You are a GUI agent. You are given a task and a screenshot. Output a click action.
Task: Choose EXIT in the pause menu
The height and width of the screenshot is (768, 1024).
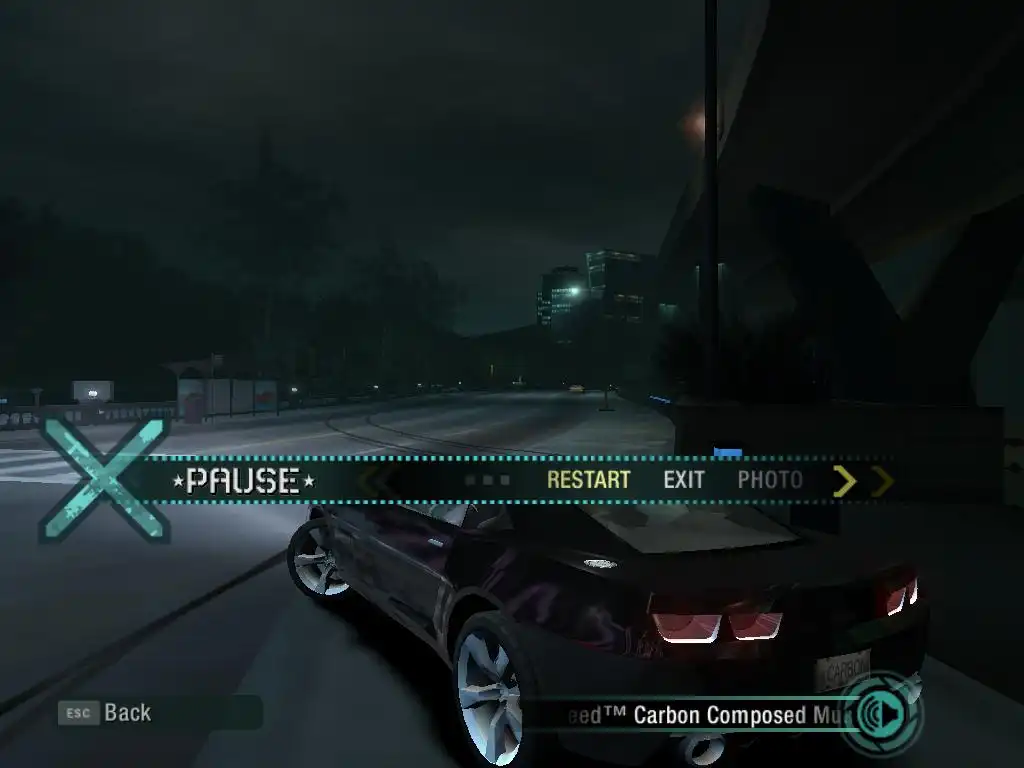[x=684, y=480]
